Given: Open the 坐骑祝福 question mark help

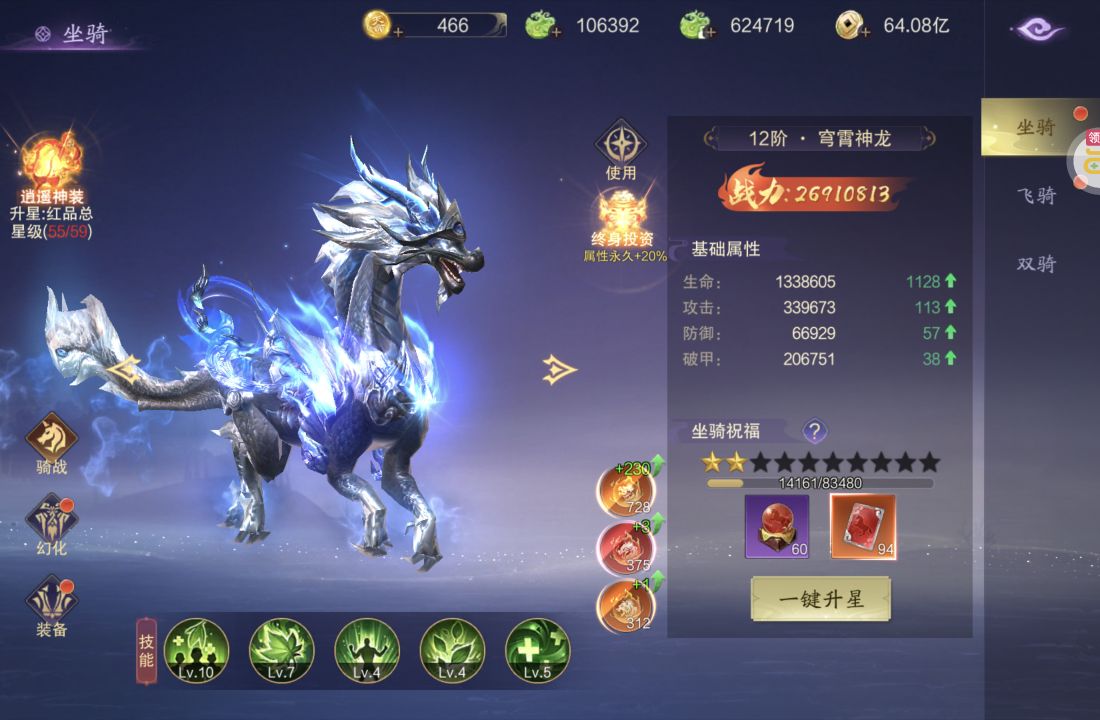Looking at the screenshot, I should (815, 431).
